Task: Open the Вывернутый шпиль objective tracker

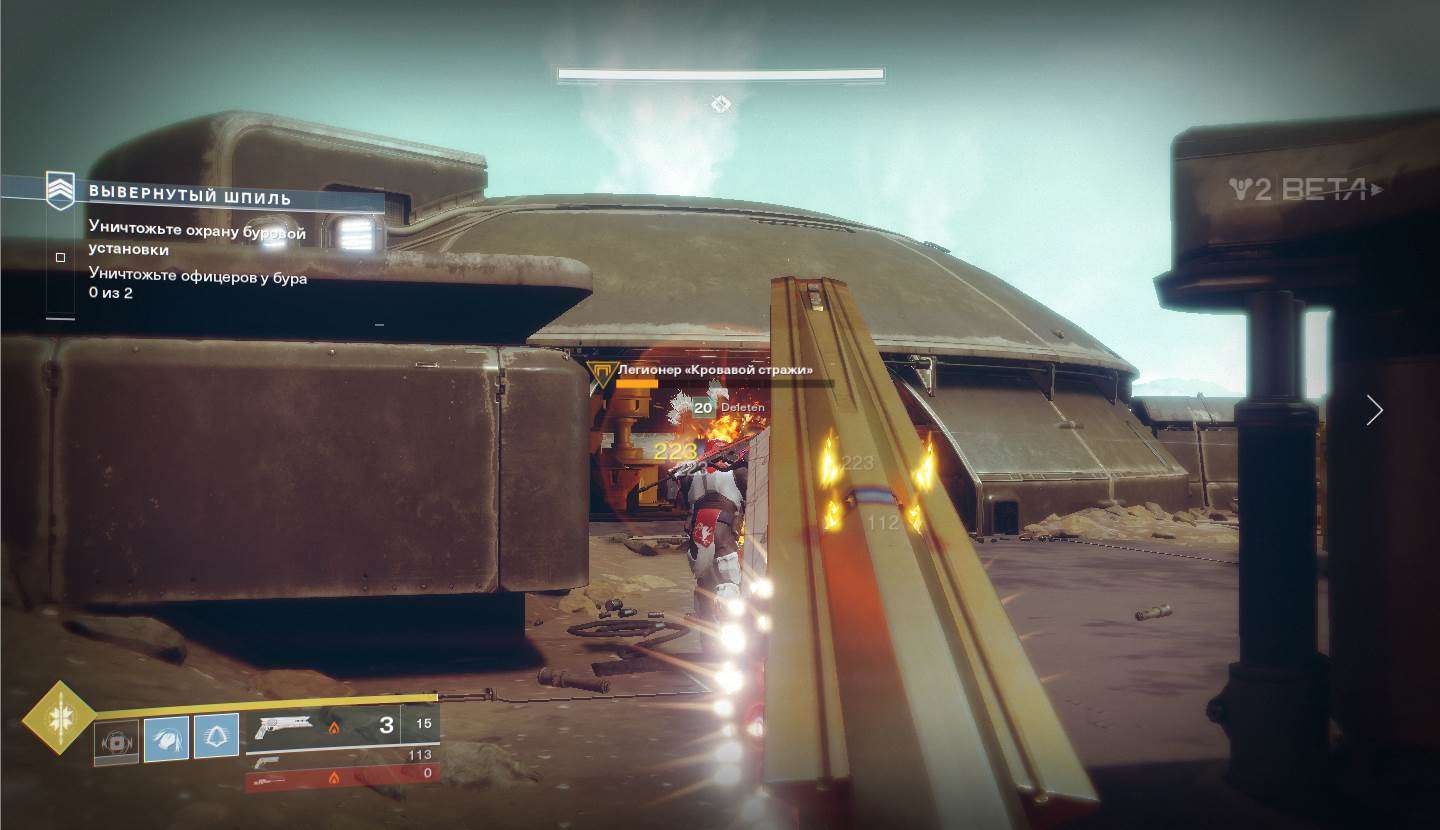Action: [190, 195]
